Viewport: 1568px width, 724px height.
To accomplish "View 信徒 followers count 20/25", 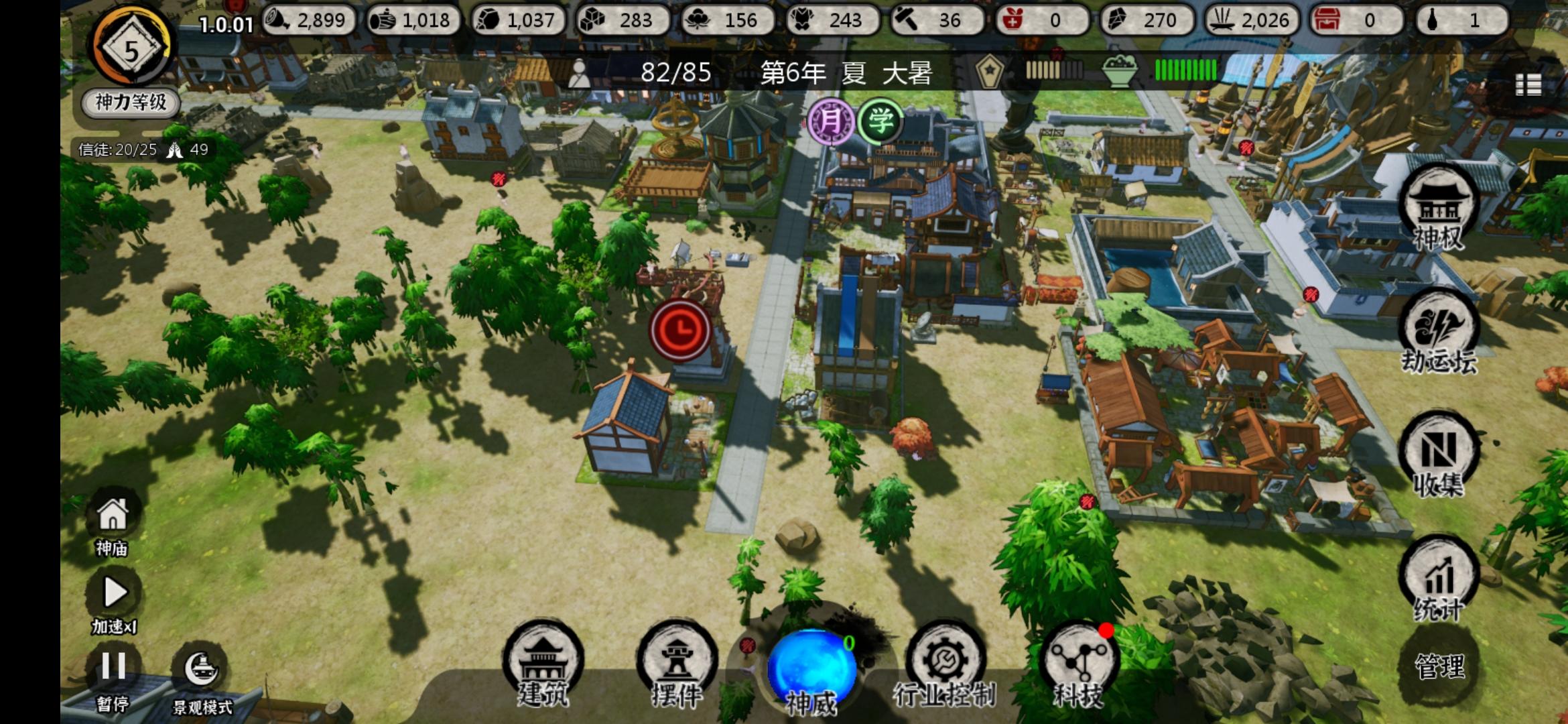I will click(x=117, y=150).
